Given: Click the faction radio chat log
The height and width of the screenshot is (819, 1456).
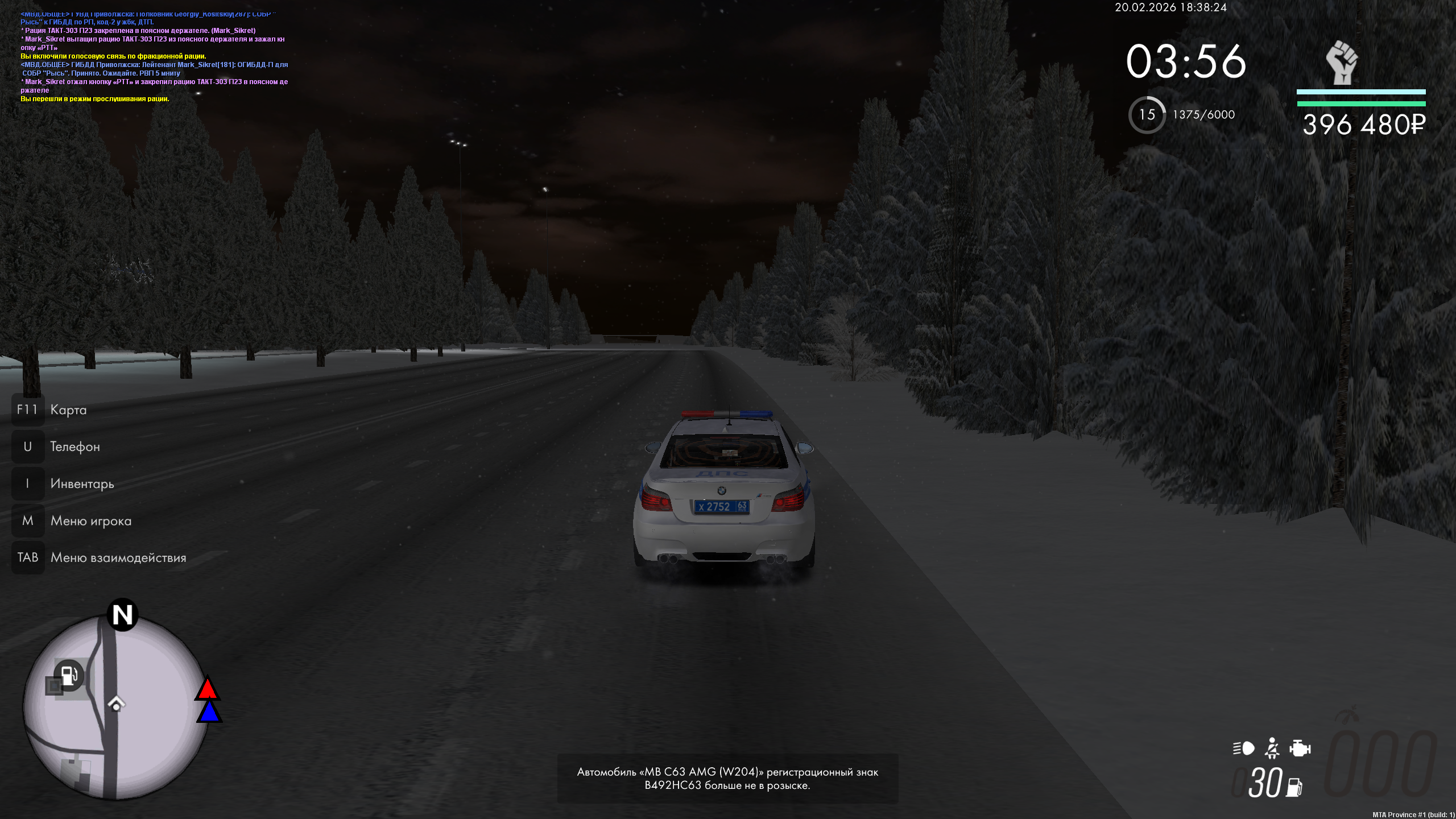Looking at the screenshot, I should (x=154, y=56).
